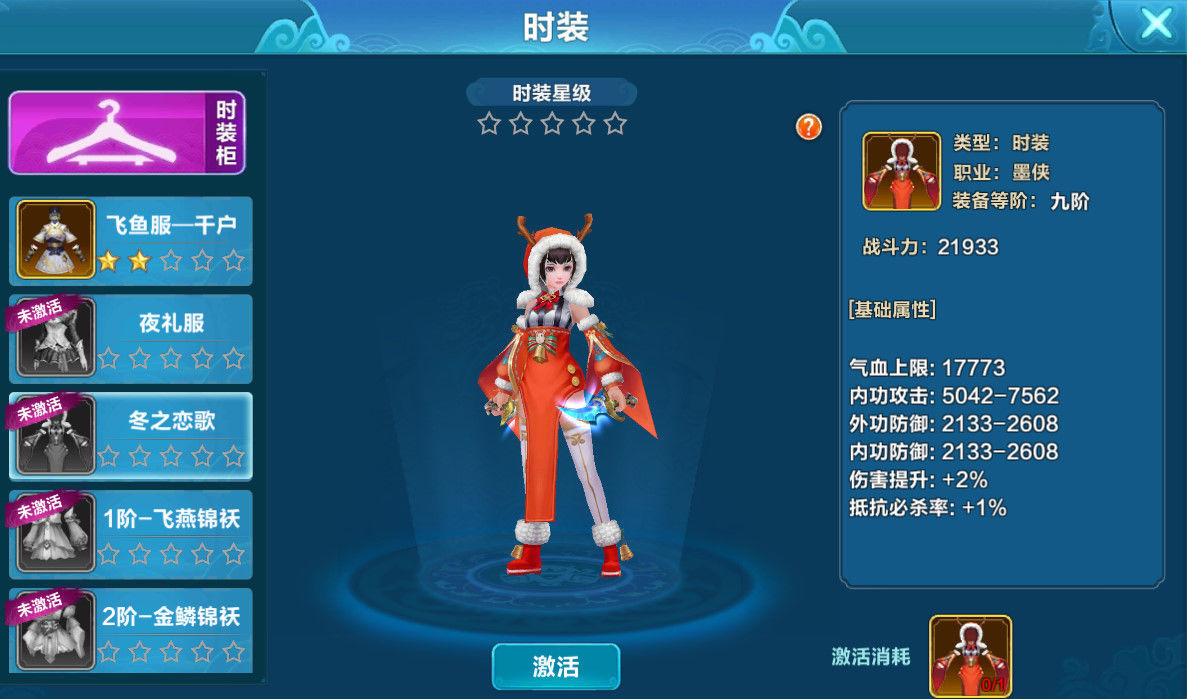The height and width of the screenshot is (699, 1187).
Task: Open the orange question mark help
Action: pos(809,127)
